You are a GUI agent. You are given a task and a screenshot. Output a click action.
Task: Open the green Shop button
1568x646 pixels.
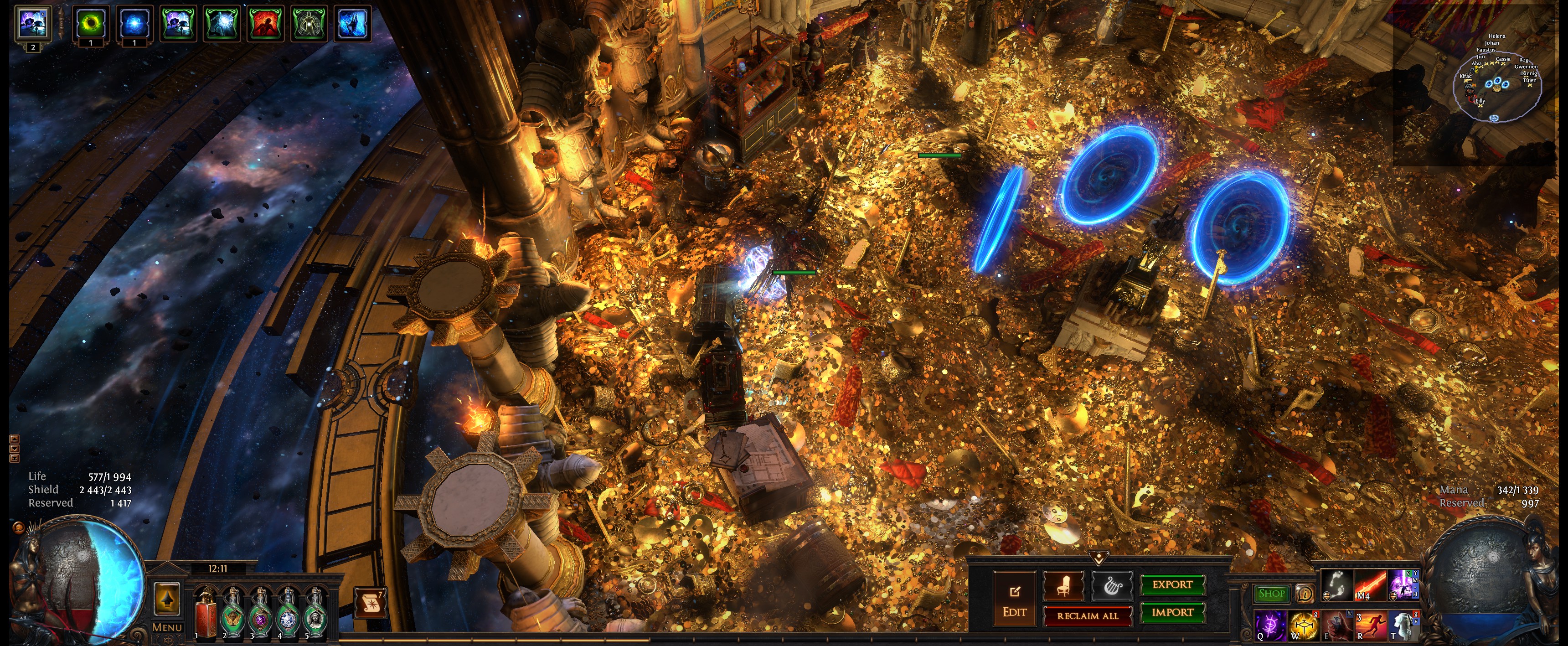click(1271, 593)
